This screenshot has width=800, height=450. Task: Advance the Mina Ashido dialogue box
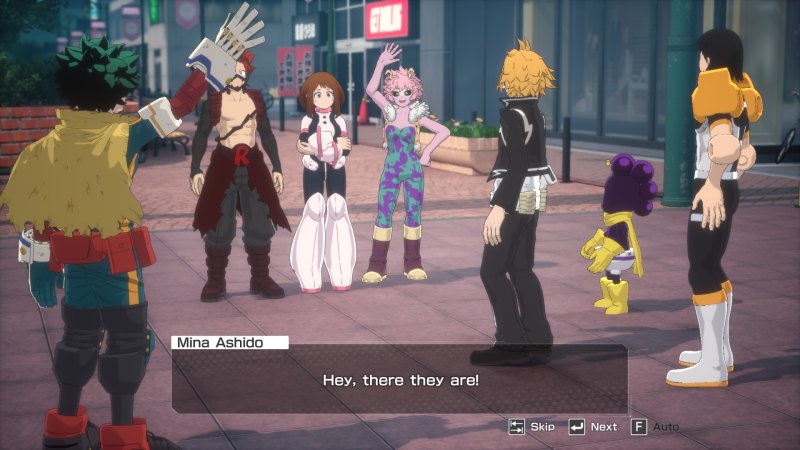[593, 427]
